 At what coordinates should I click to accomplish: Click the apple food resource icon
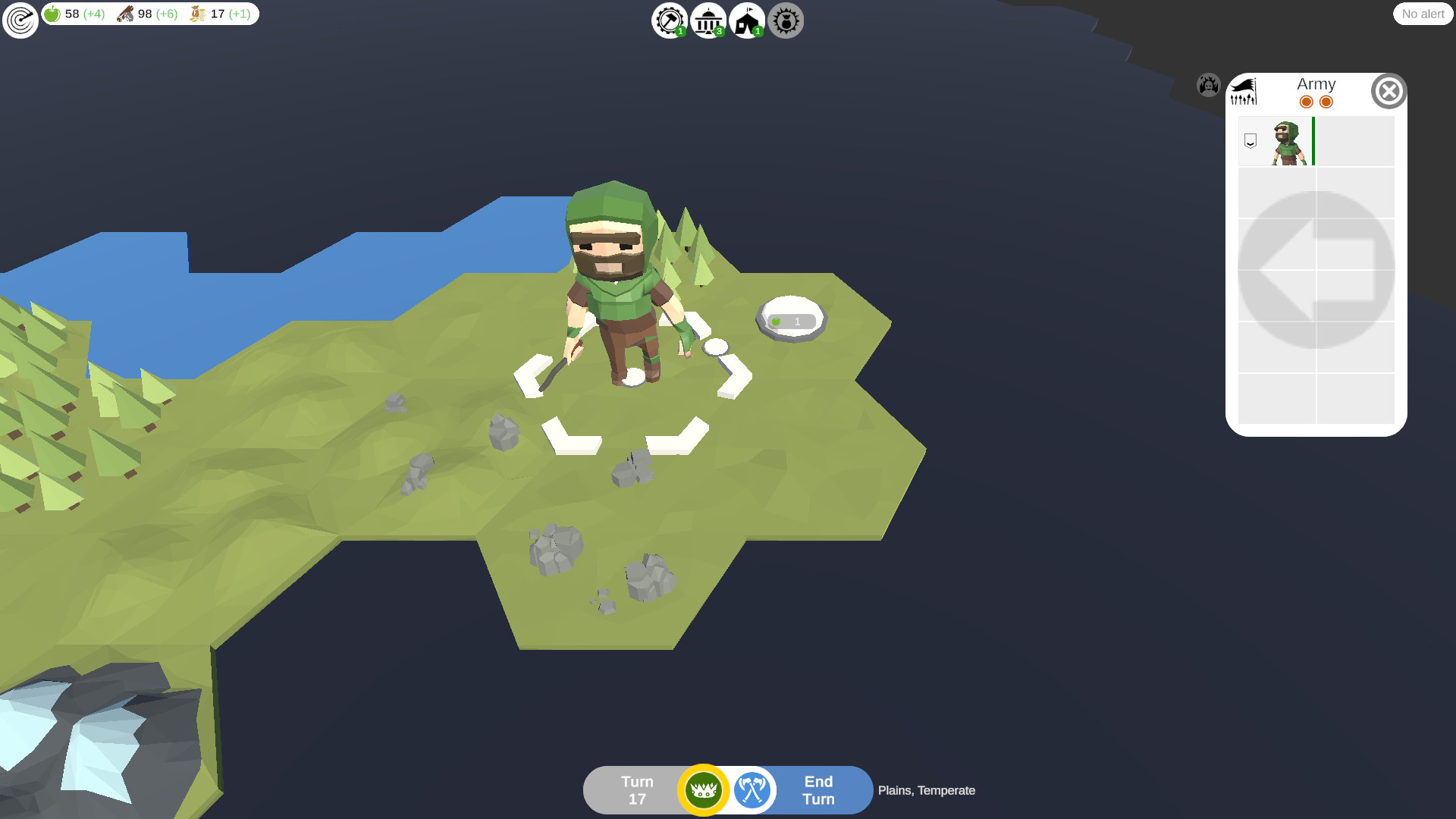point(50,13)
